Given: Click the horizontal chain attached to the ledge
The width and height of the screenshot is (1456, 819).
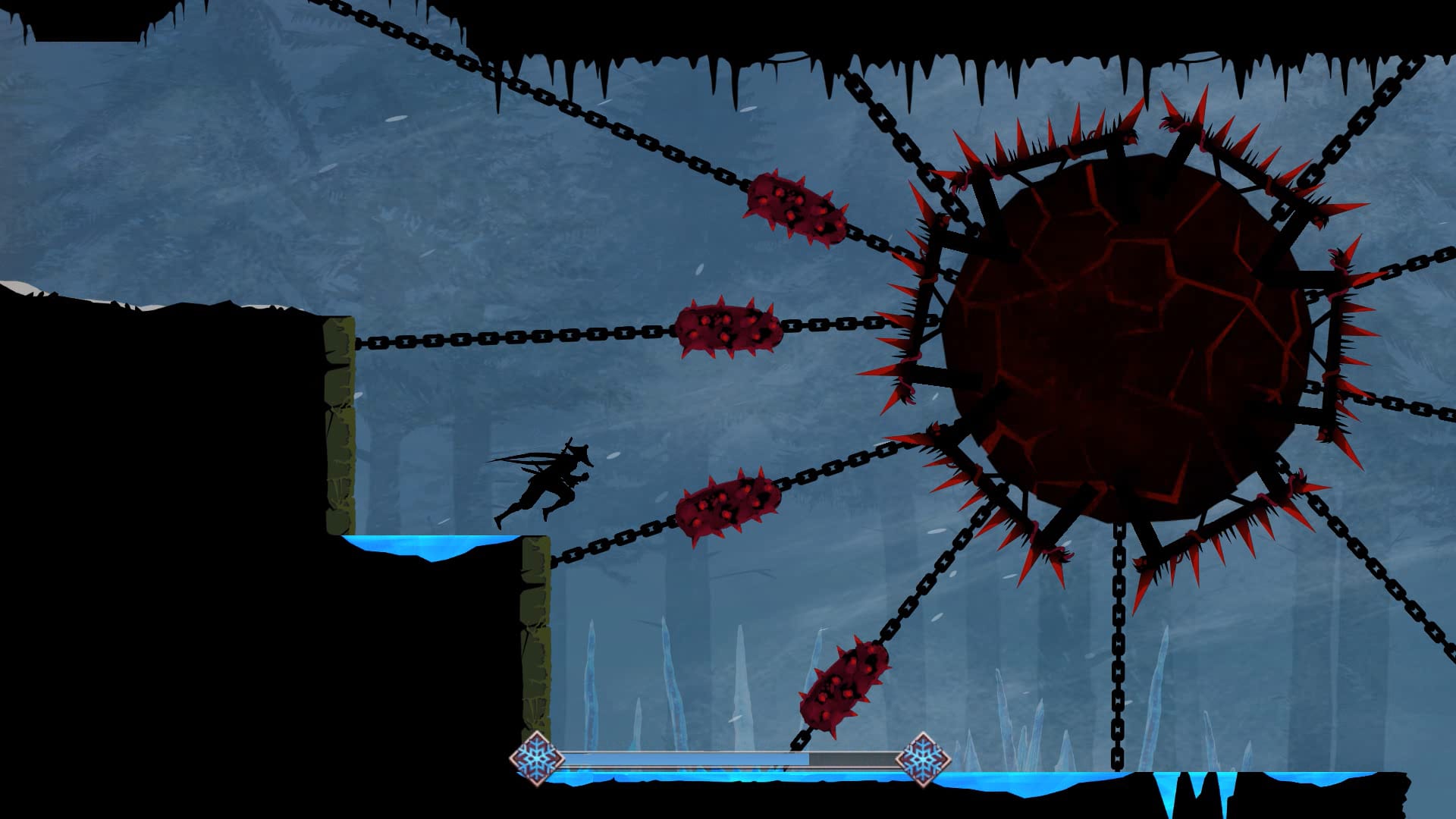Looking at the screenshot, I should [x=493, y=341].
